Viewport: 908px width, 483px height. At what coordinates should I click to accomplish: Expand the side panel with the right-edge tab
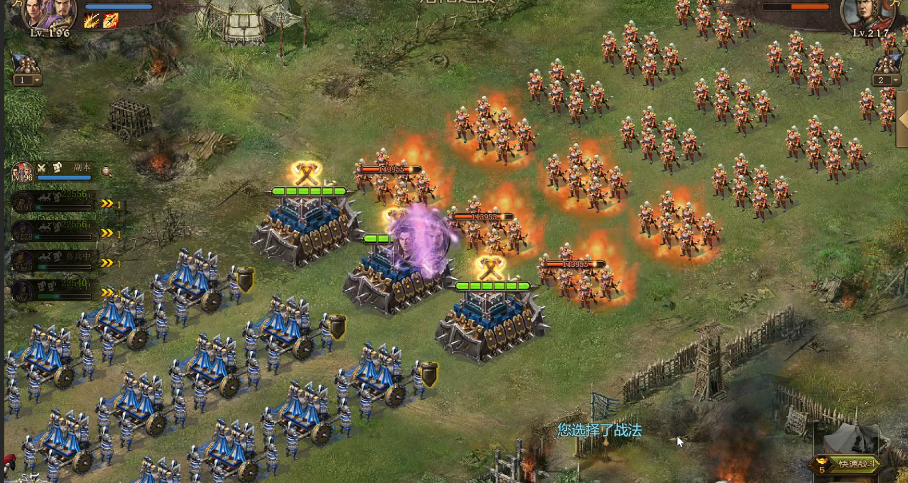[x=902, y=121]
